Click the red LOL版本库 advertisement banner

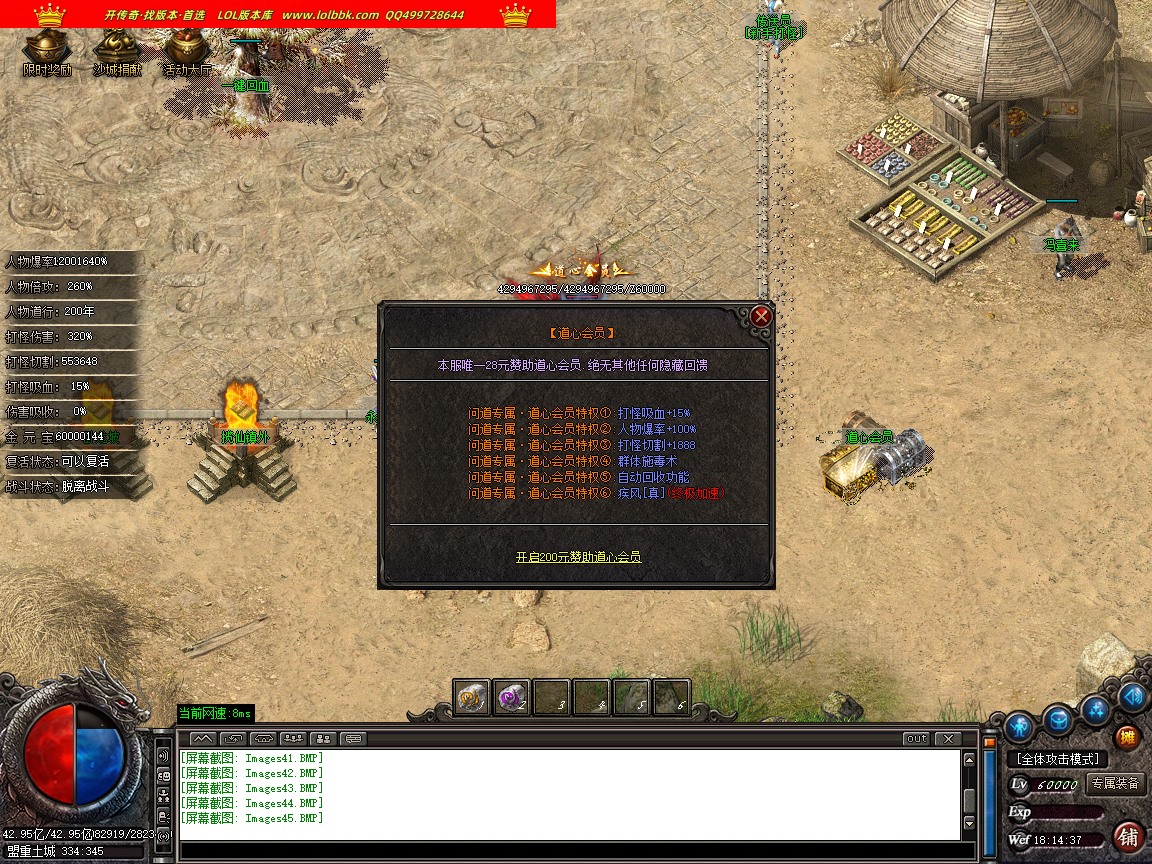(x=278, y=14)
